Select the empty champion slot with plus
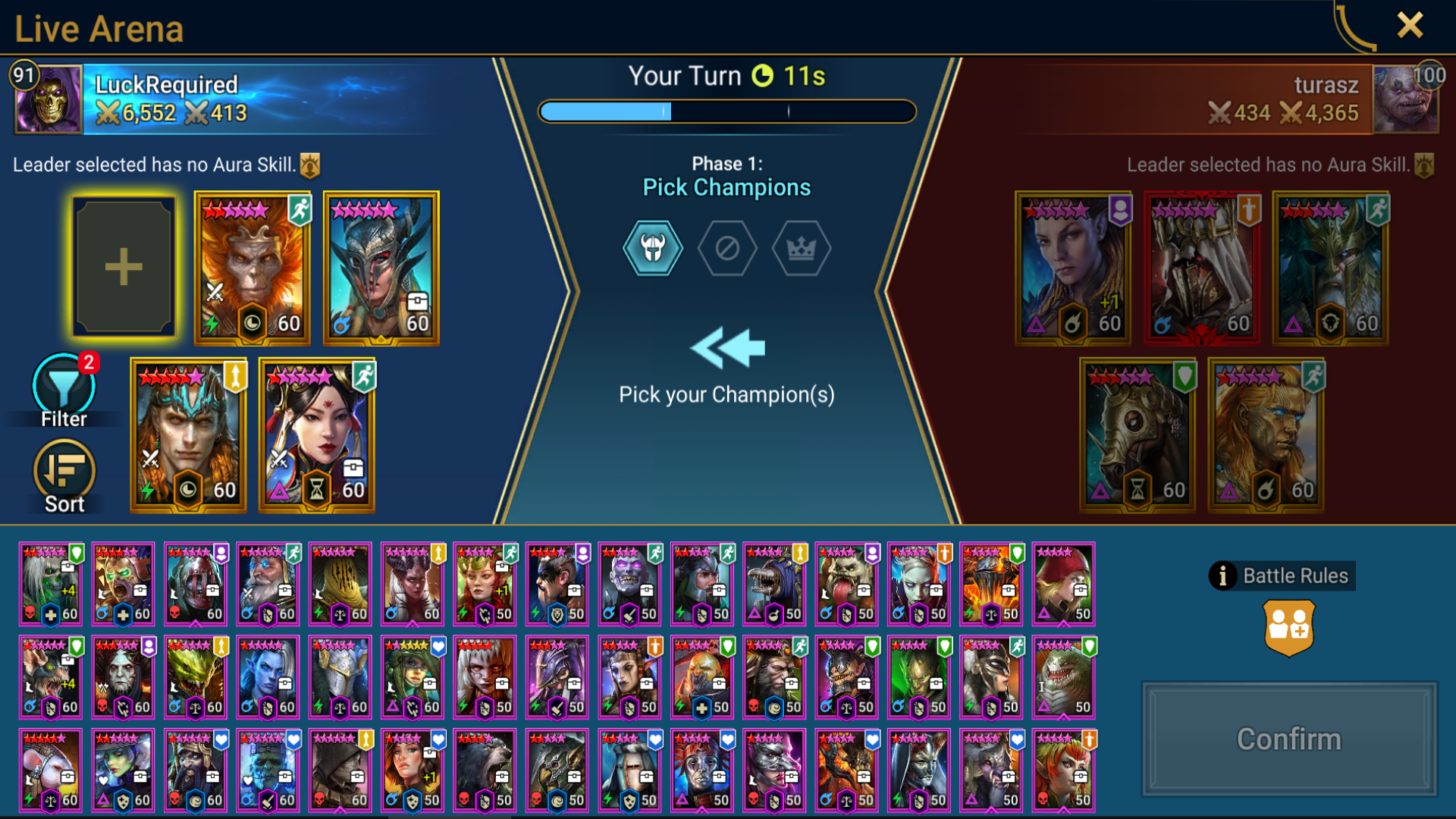This screenshot has height=819, width=1456. 124,267
